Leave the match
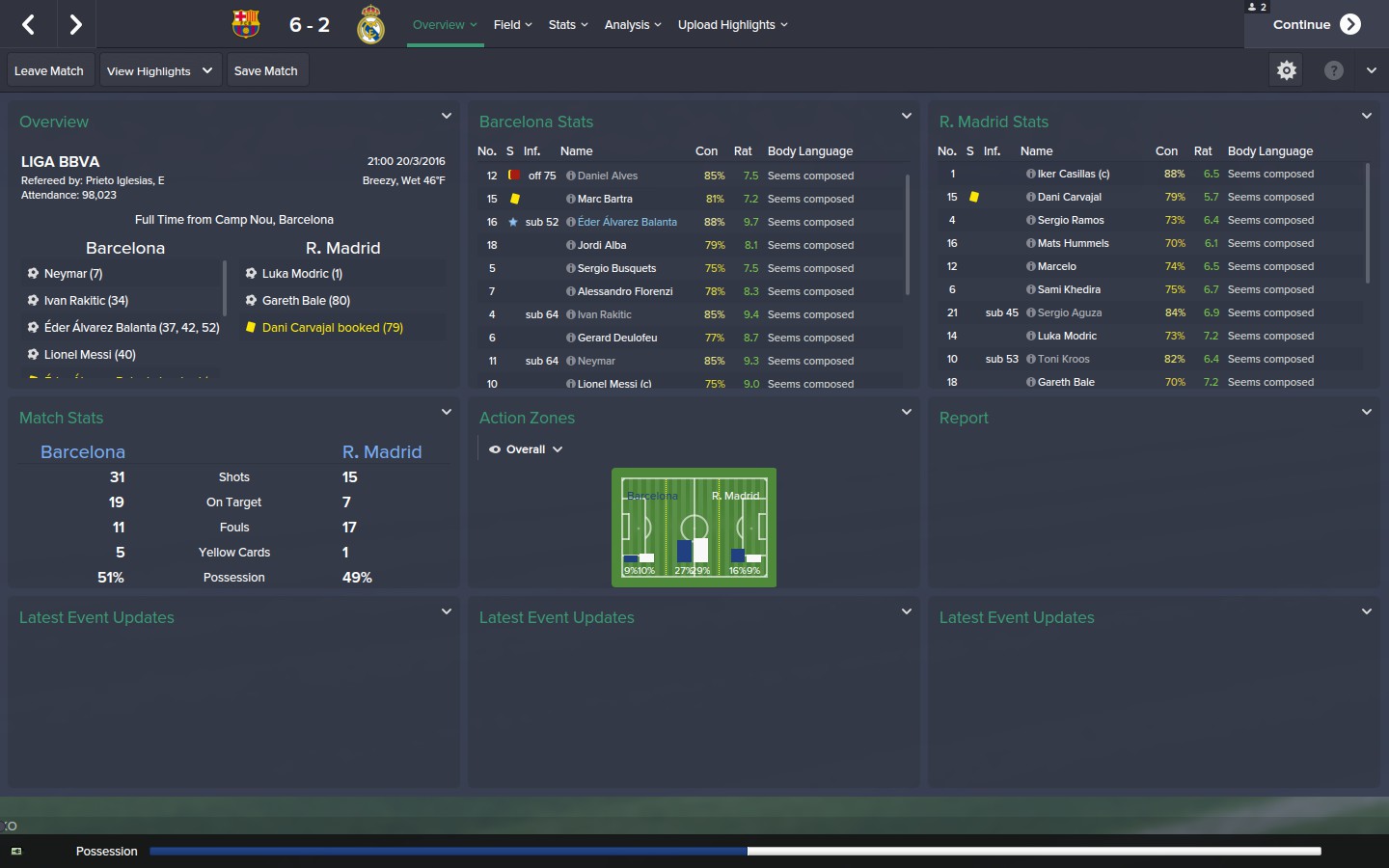Image resolution: width=1389 pixels, height=868 pixels. click(x=49, y=71)
